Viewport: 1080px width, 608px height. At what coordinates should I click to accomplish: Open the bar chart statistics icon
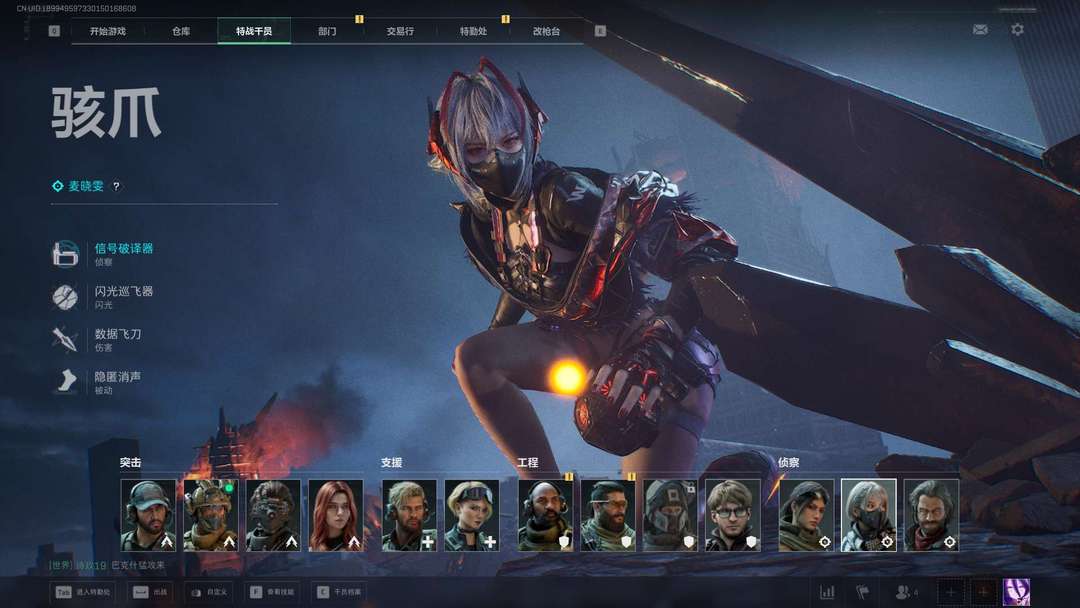click(827, 592)
